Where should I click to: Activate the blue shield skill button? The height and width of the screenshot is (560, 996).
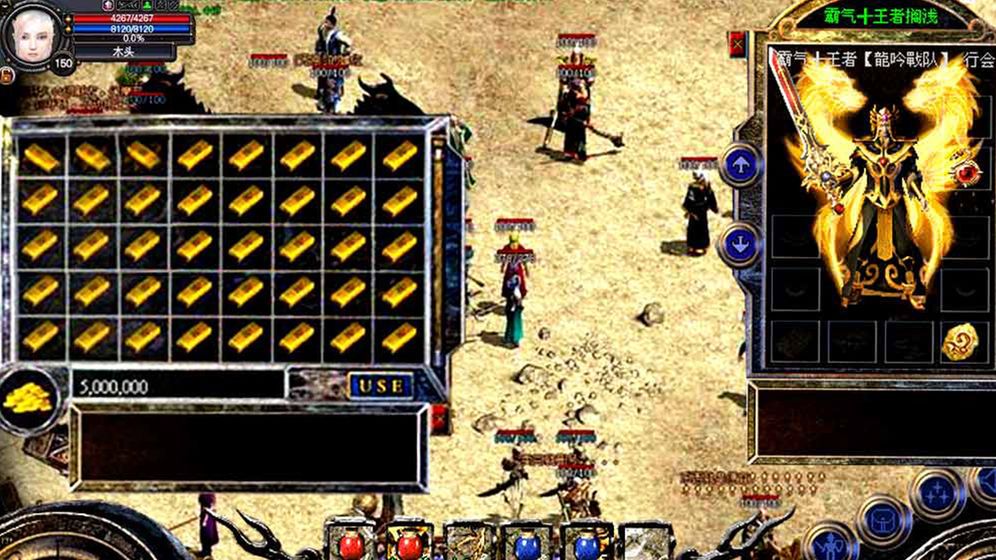(884, 519)
